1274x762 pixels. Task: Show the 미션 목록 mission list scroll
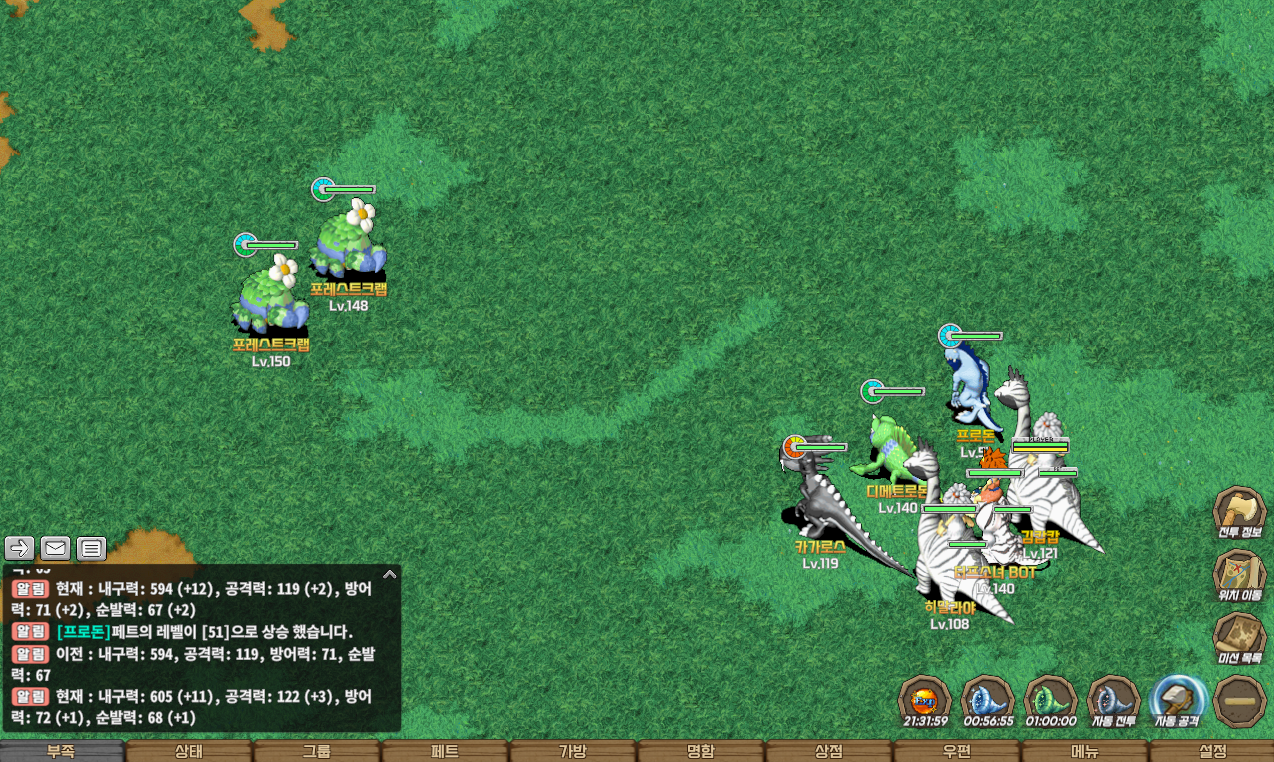(x=1239, y=638)
